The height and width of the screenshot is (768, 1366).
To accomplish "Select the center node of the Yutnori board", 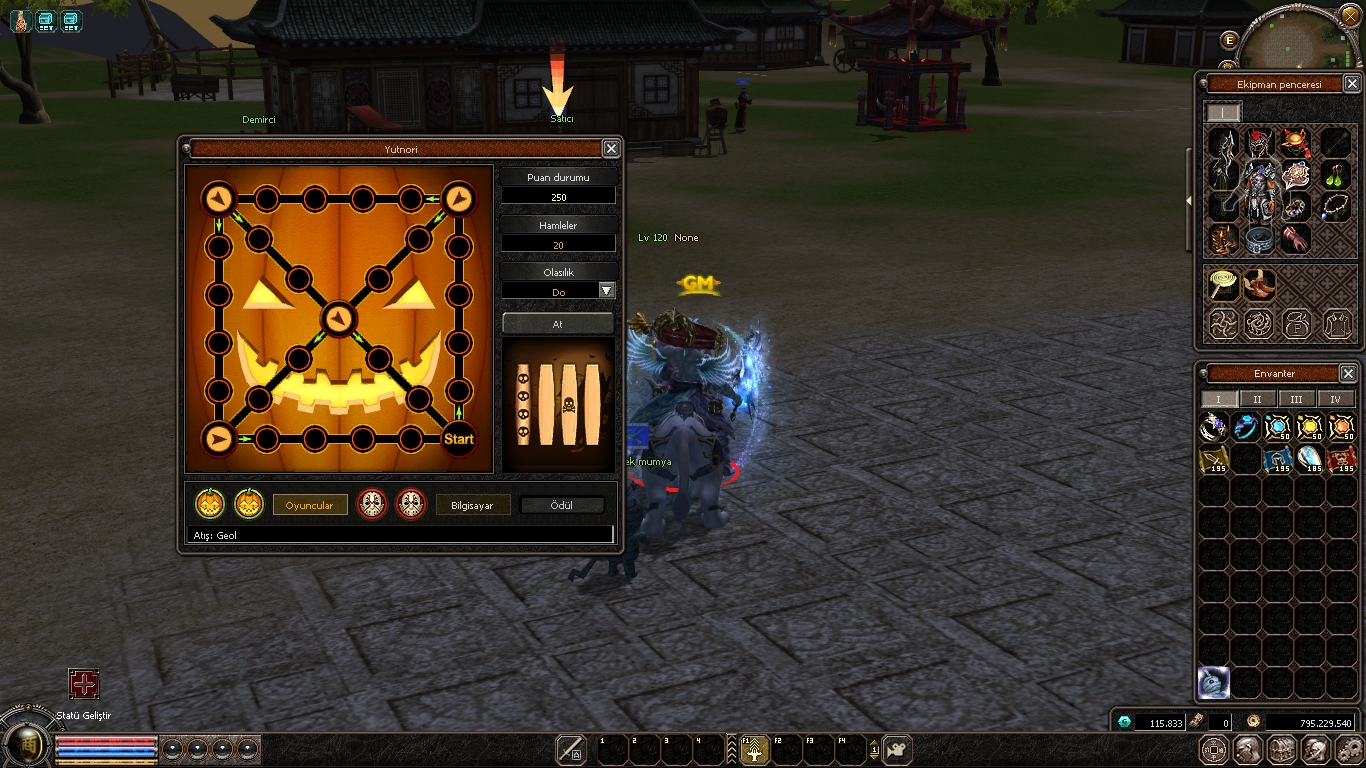I will pyautogui.click(x=339, y=319).
